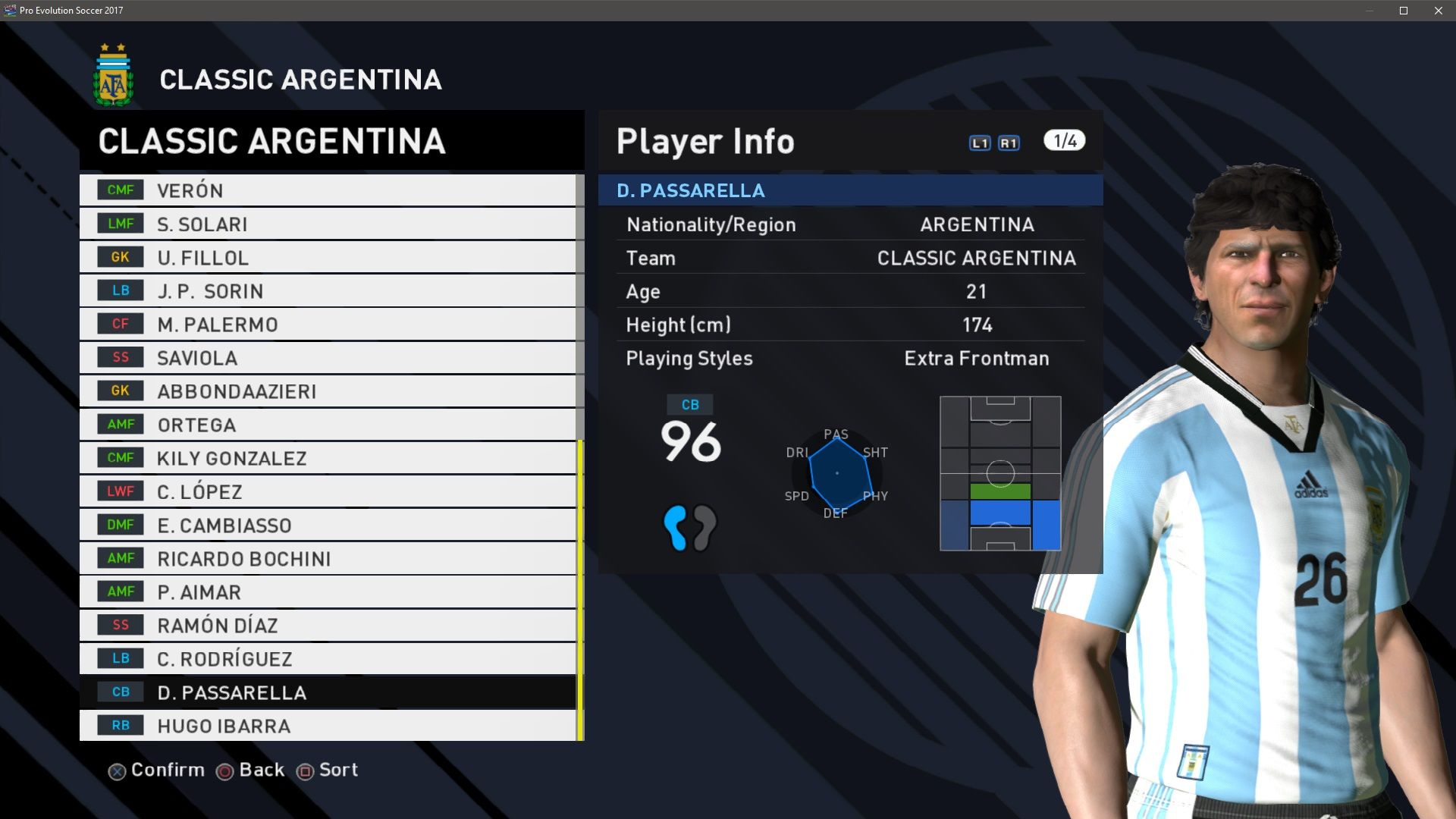Select C. Rodríguez from the squad
This screenshot has height=819, width=1456.
(328, 658)
